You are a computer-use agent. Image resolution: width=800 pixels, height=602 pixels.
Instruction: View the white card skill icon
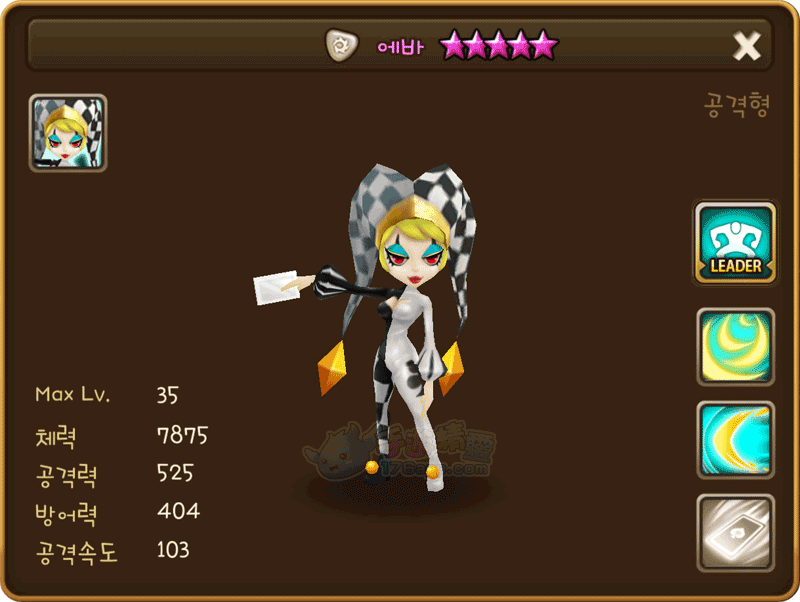pyautogui.click(x=735, y=533)
